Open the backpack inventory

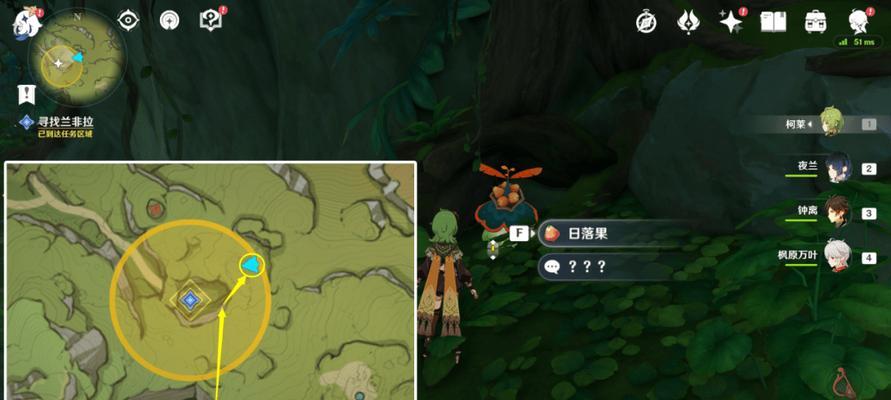point(816,20)
